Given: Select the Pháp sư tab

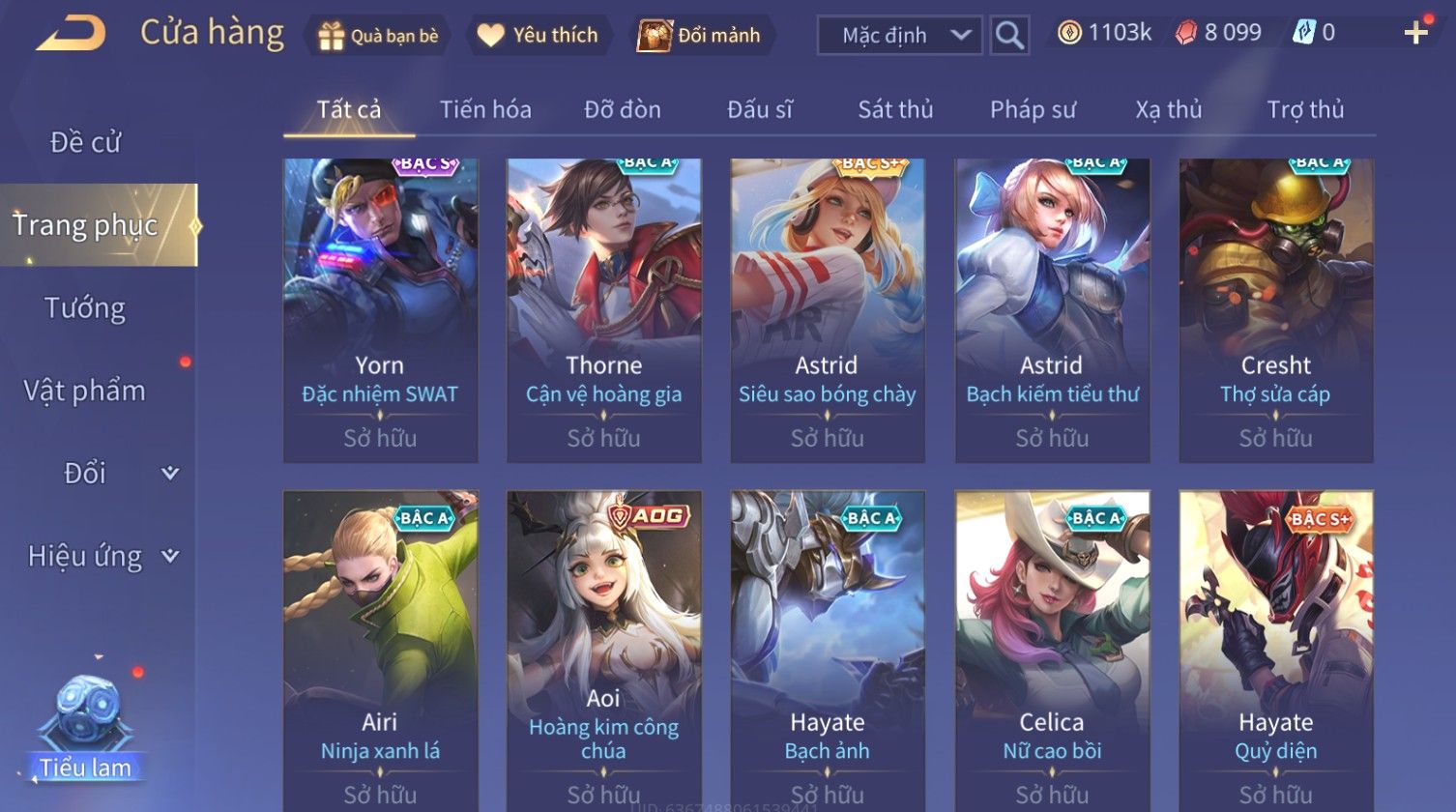Looking at the screenshot, I should [1033, 110].
